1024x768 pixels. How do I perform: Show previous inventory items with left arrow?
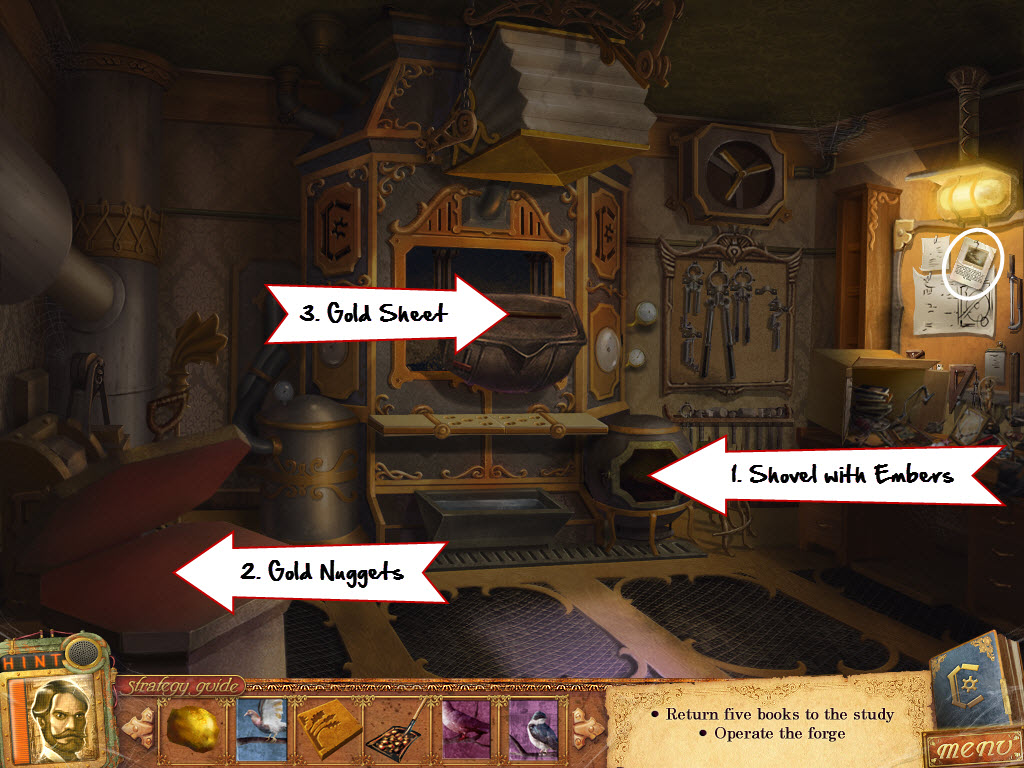(137, 726)
